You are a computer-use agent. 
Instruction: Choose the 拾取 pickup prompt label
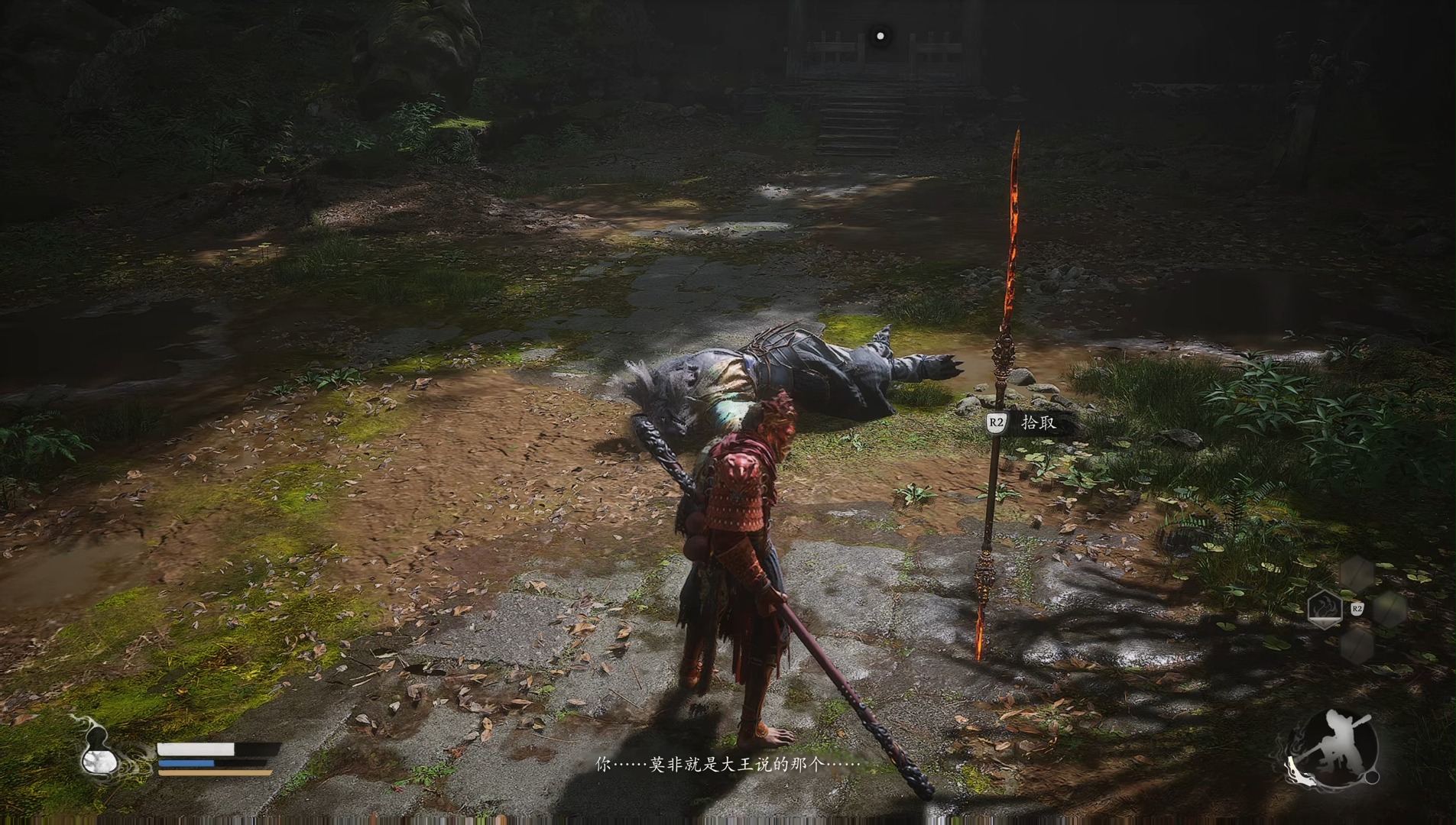point(1038,422)
